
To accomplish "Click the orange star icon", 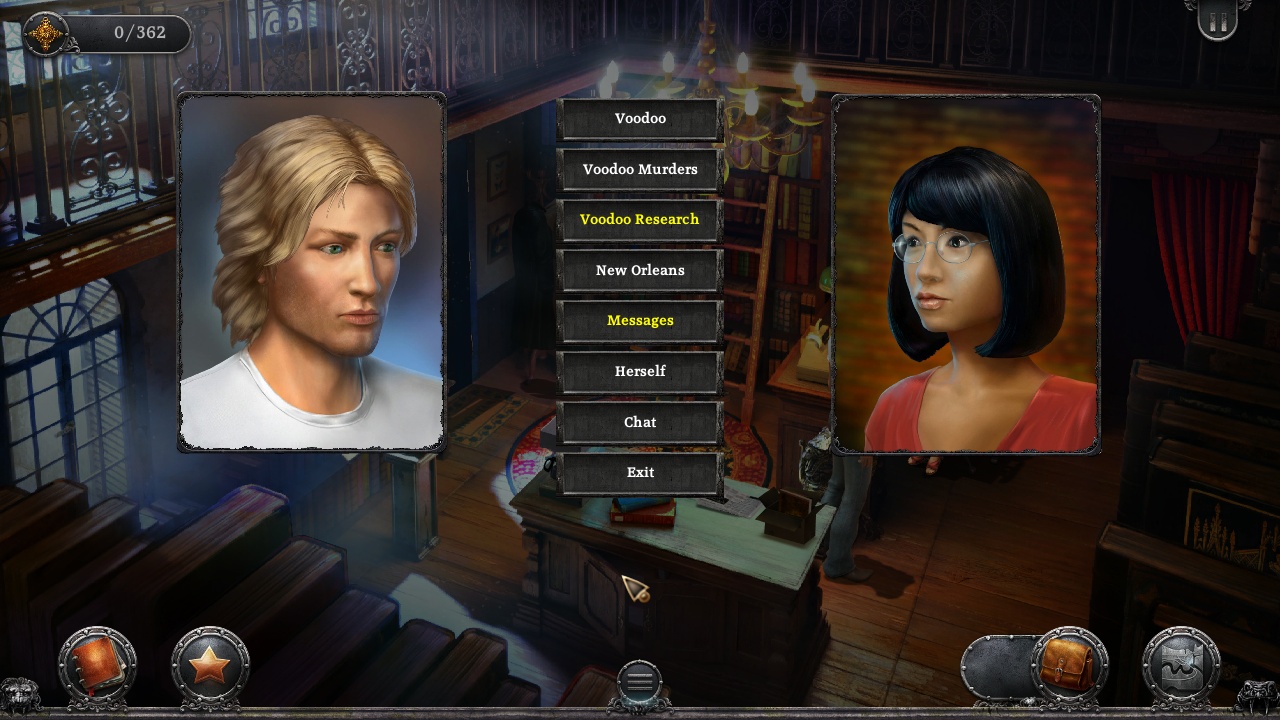I will [210, 665].
